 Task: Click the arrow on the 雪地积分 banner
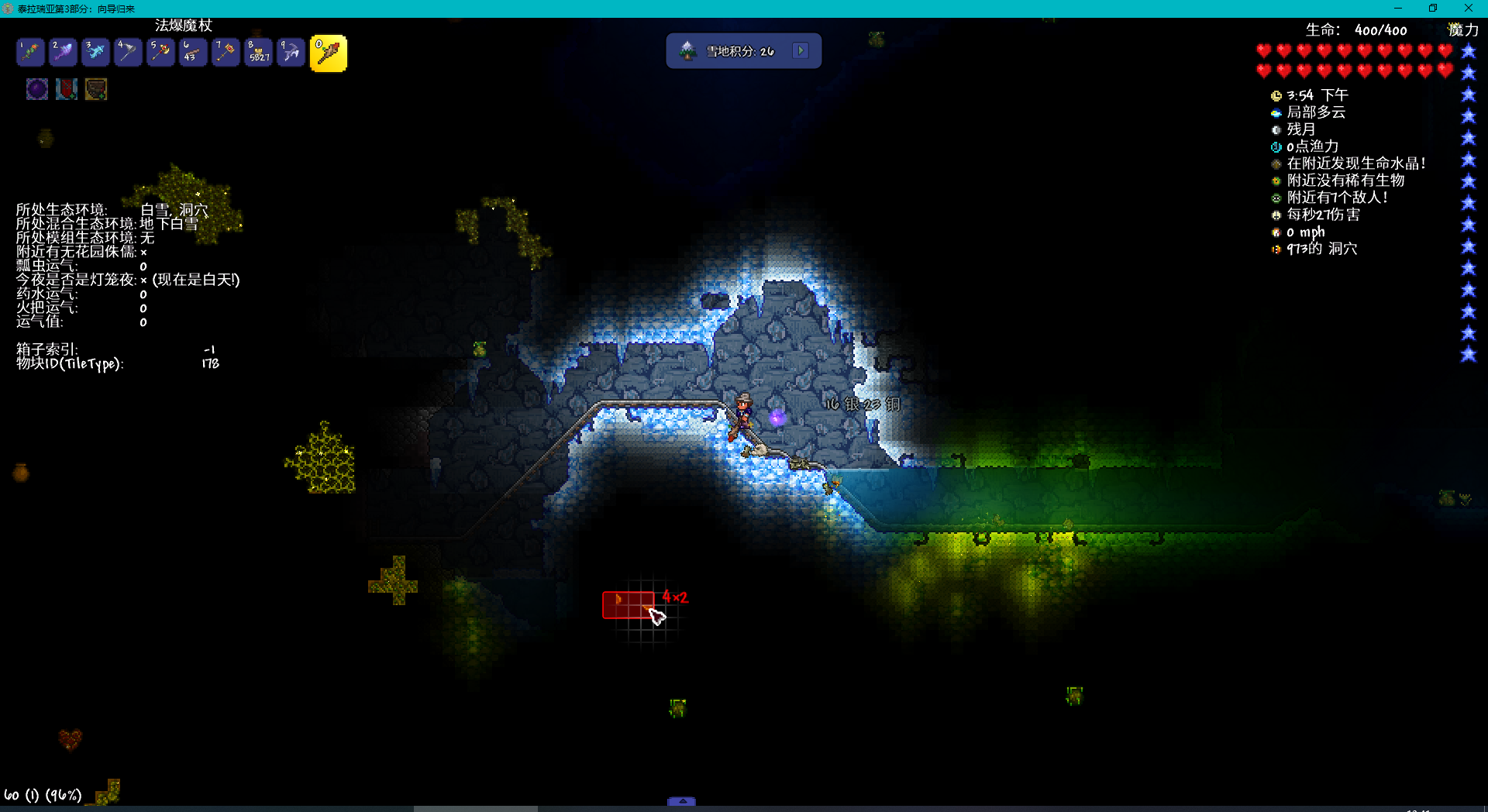click(801, 50)
